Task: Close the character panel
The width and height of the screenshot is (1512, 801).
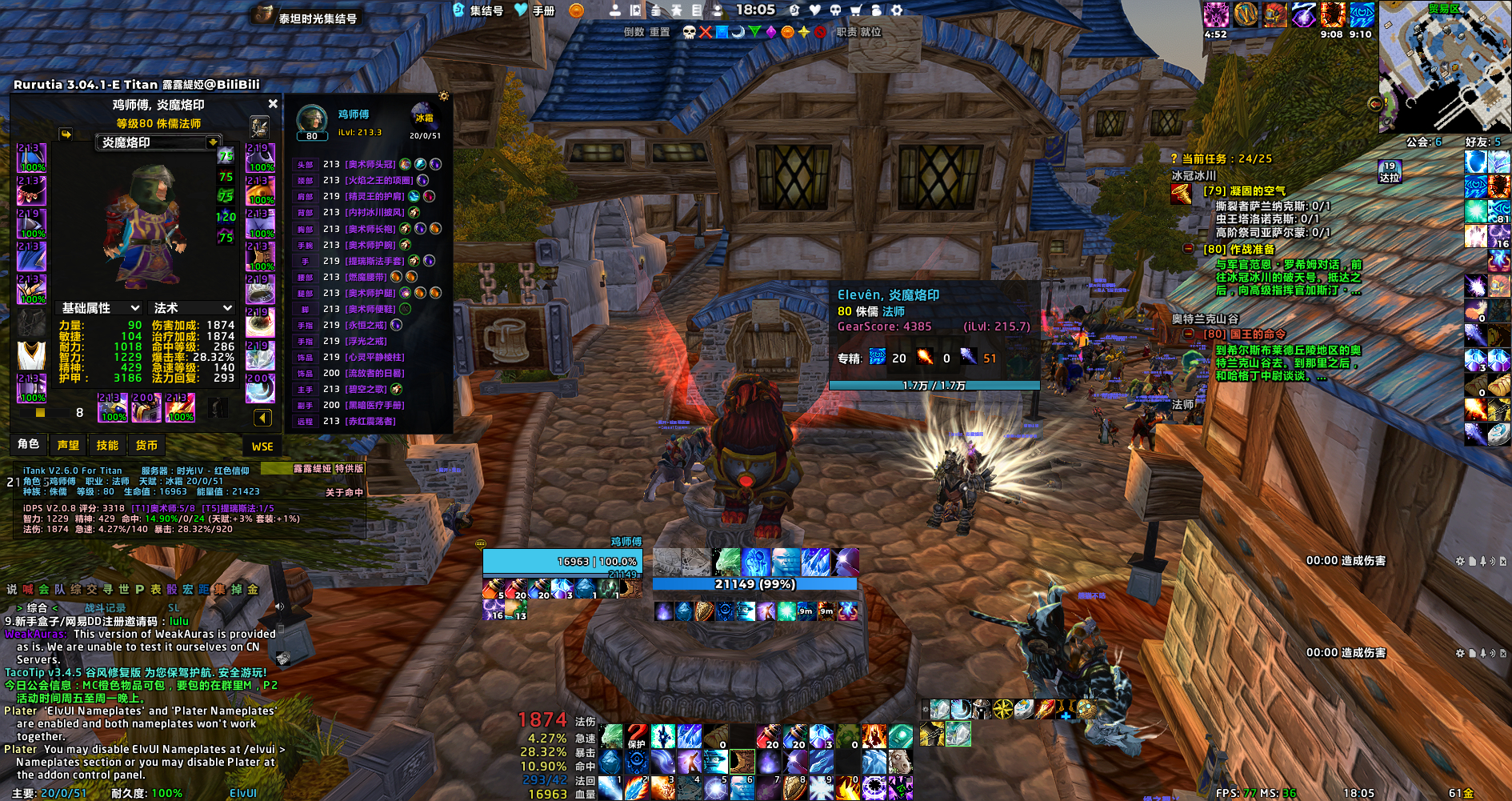Action: tap(273, 104)
